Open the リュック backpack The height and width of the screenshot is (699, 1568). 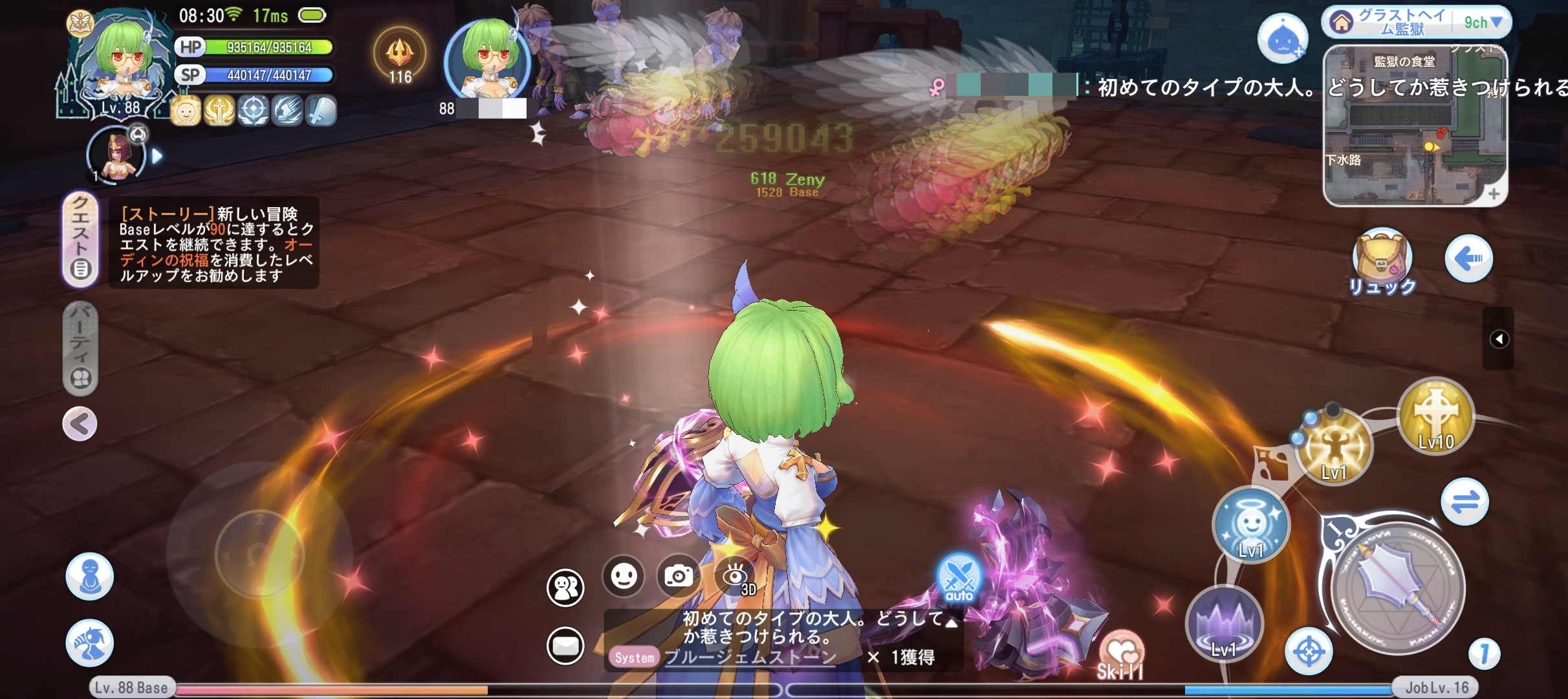1382,260
